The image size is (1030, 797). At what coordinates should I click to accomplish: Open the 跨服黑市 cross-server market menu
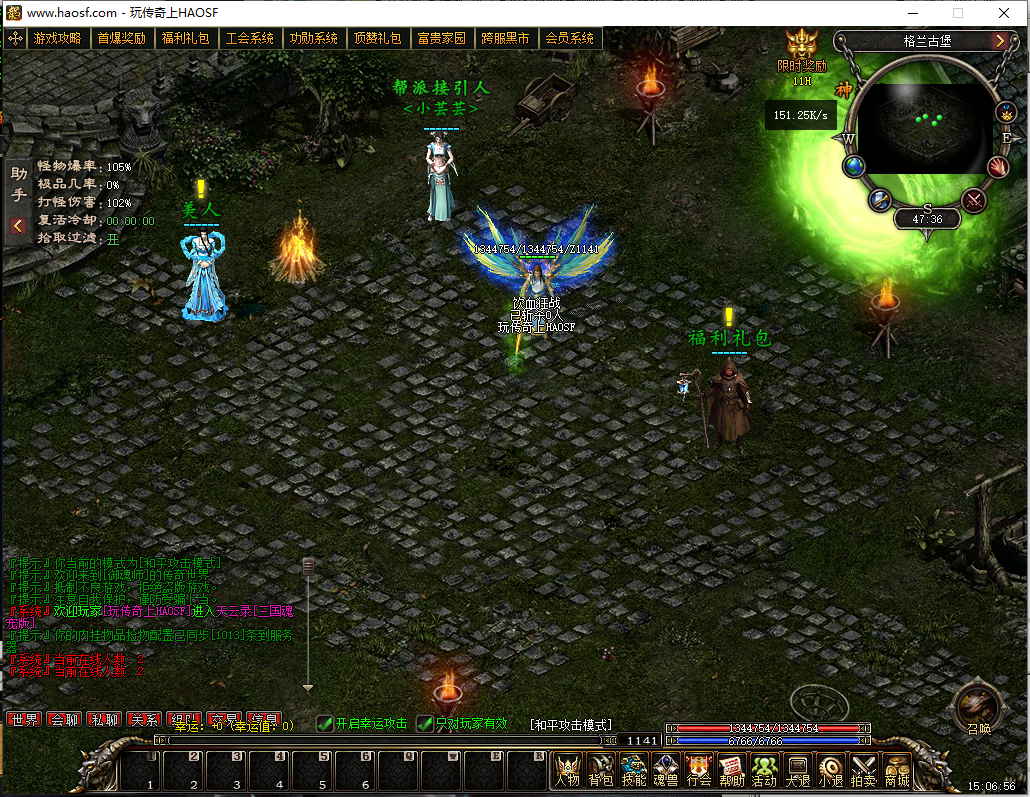point(505,39)
